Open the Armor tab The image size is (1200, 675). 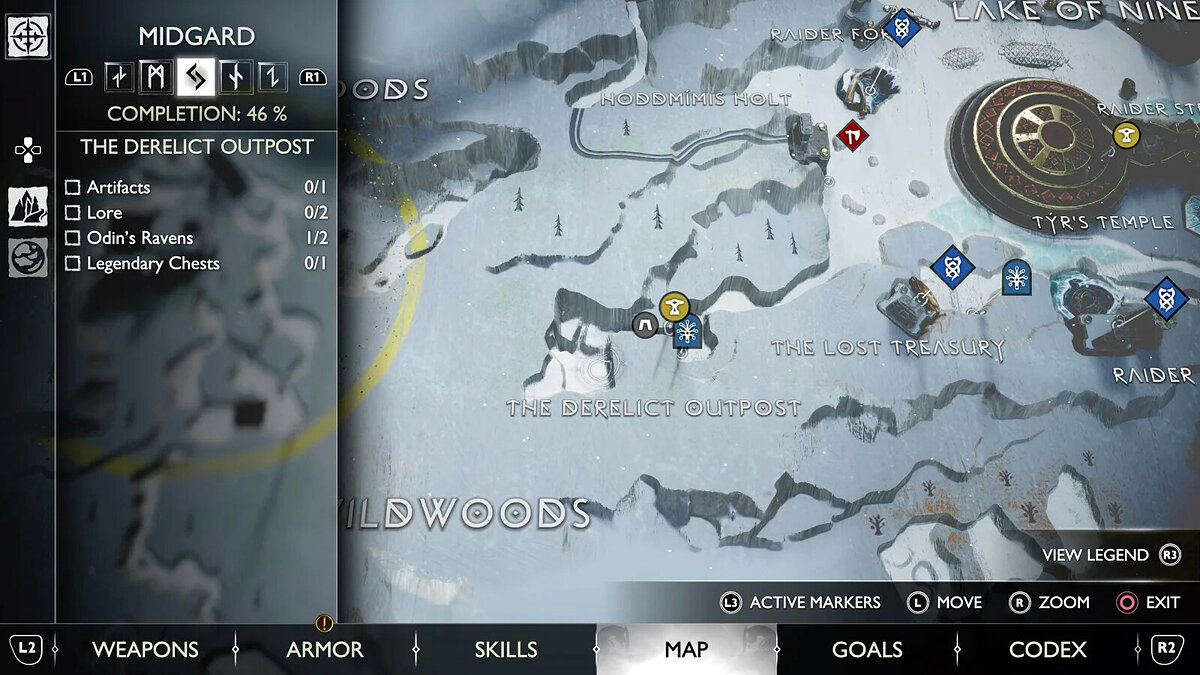325,649
